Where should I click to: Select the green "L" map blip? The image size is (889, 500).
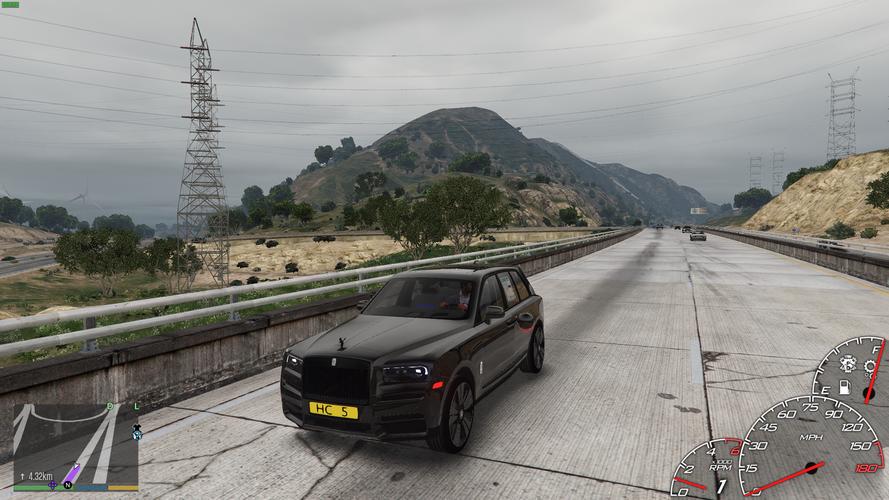pos(136,406)
